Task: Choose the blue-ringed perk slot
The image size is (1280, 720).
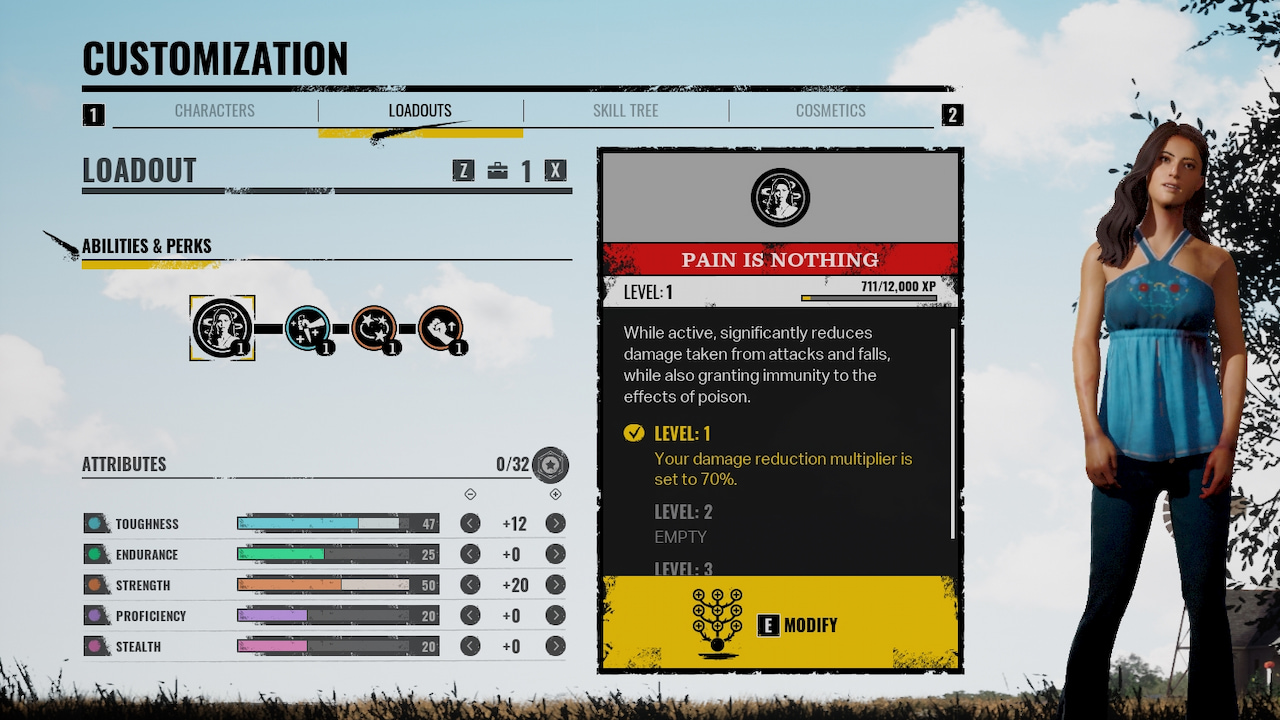Action: (x=308, y=327)
